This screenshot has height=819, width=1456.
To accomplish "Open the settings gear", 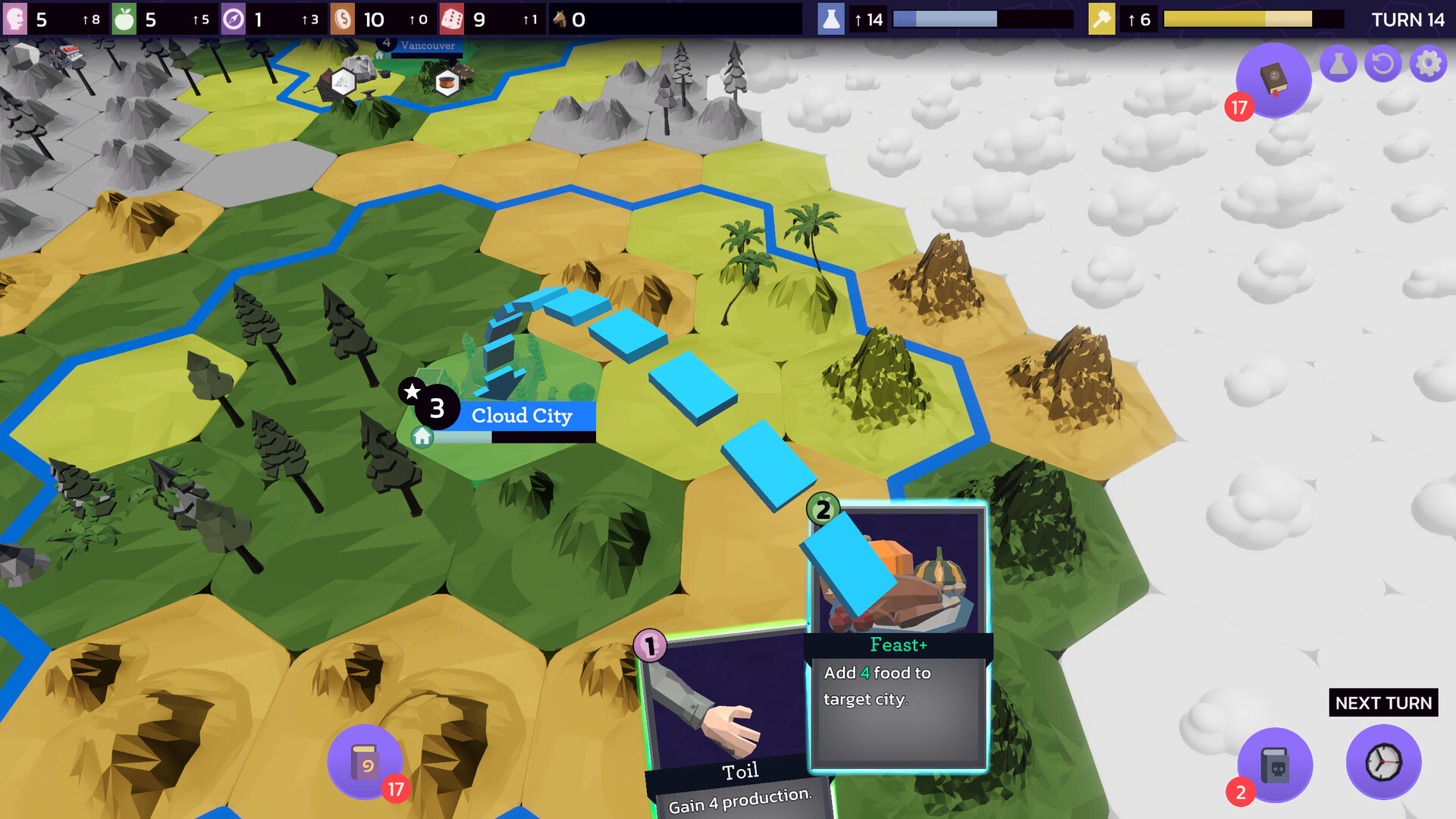I will click(1427, 63).
